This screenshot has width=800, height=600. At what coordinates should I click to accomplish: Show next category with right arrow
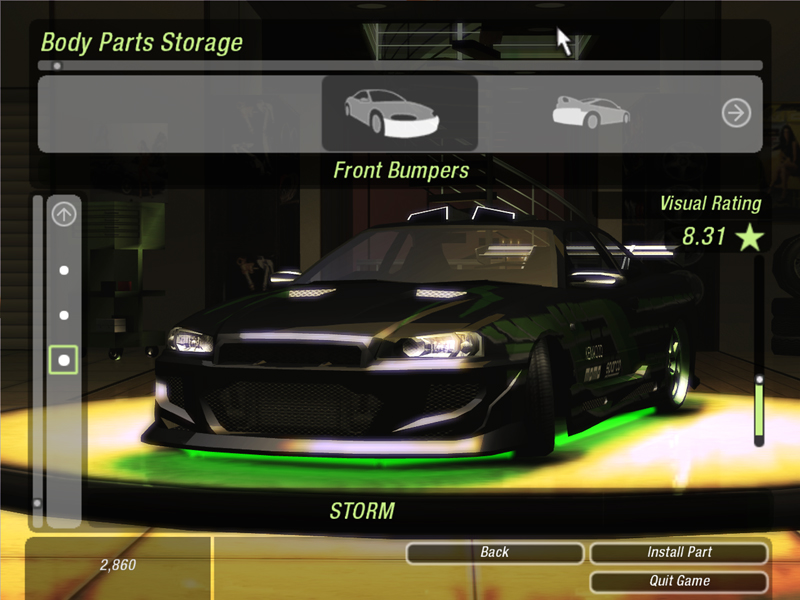pos(736,113)
